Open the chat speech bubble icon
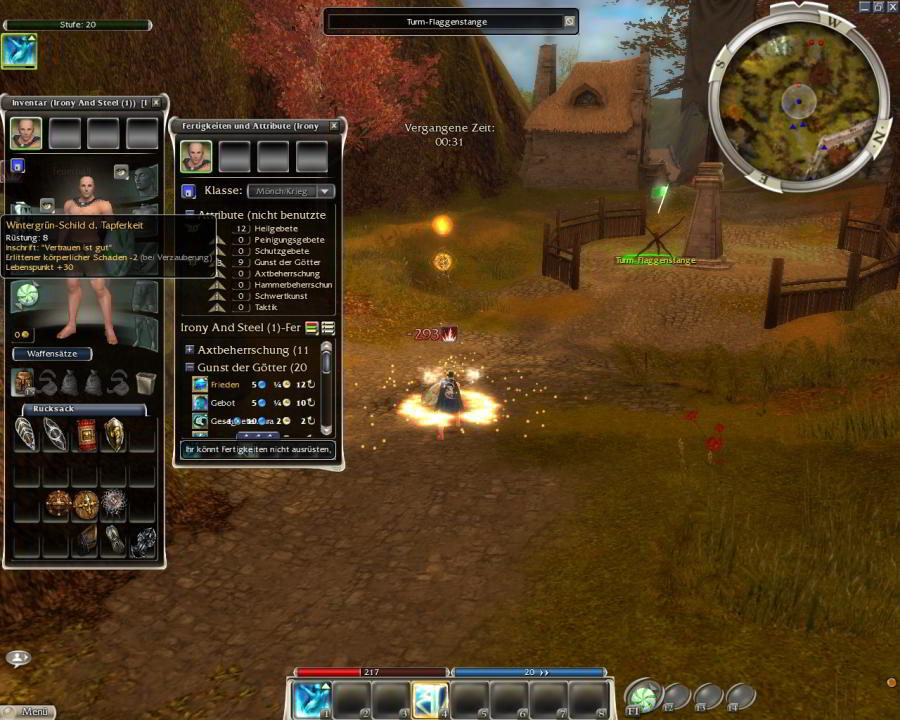 point(17,658)
